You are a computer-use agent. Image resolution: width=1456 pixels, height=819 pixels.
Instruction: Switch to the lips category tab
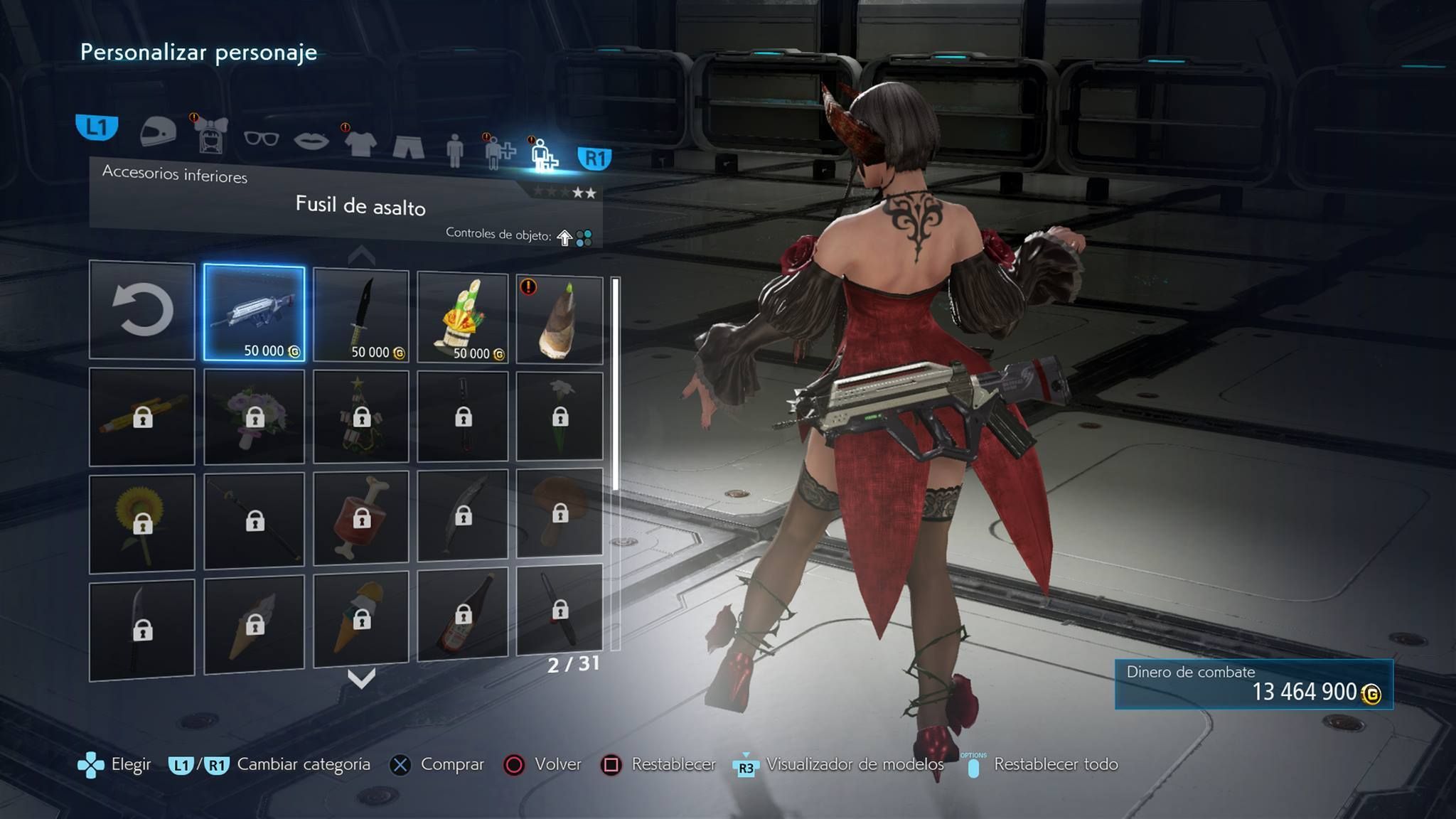[311, 141]
